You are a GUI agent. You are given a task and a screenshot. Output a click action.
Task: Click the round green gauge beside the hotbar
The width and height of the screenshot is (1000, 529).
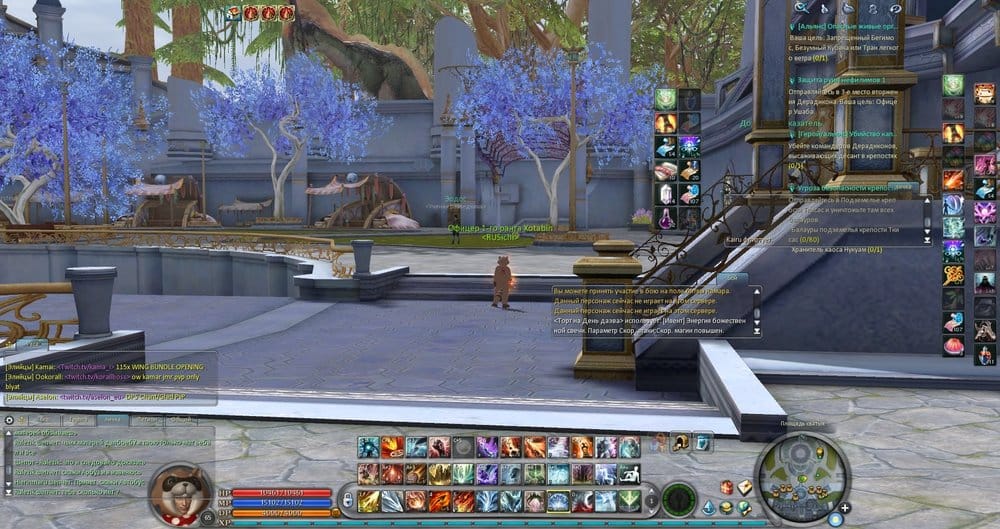click(679, 497)
